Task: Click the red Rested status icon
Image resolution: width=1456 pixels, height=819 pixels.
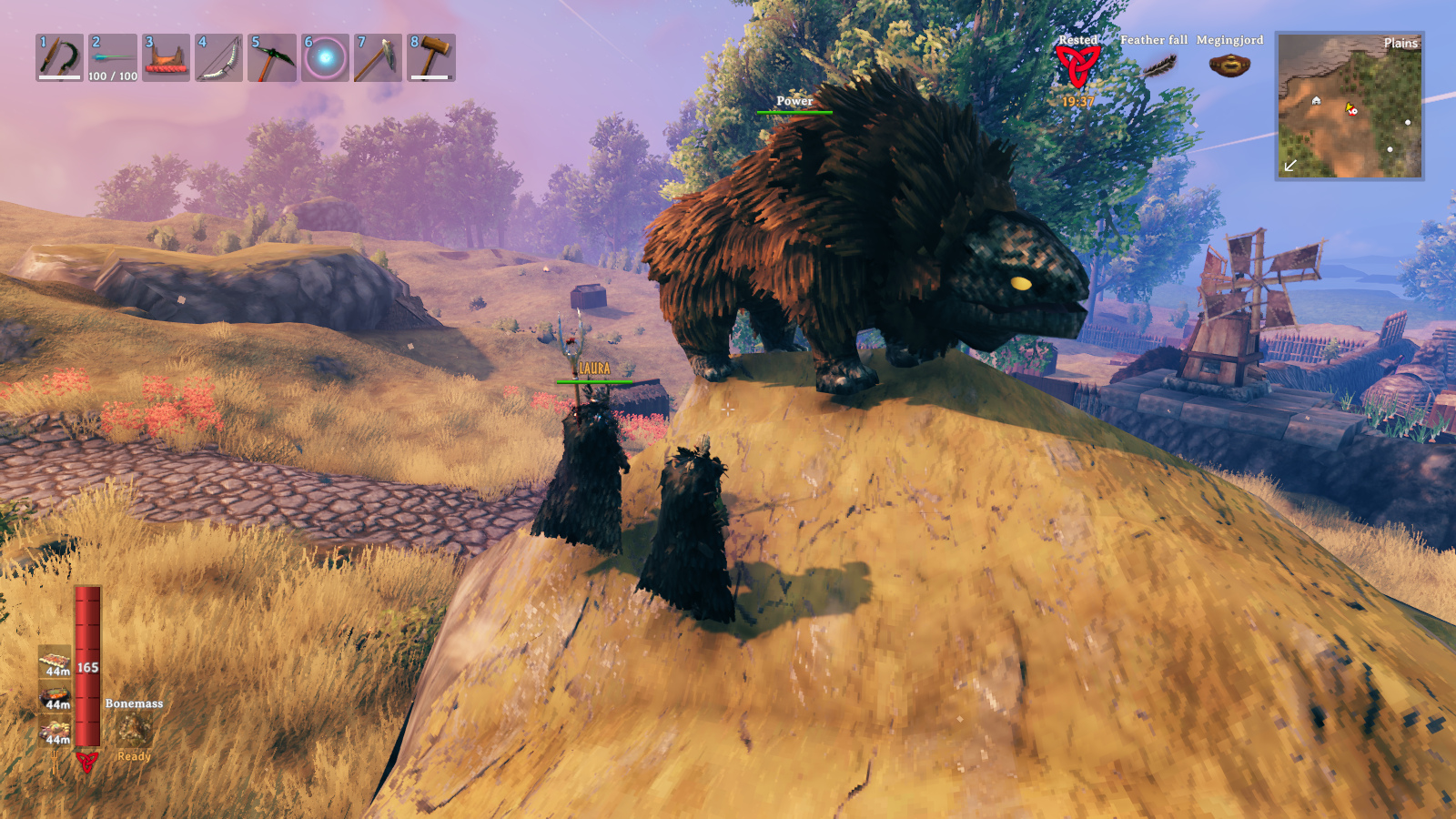Action: pos(1077,66)
